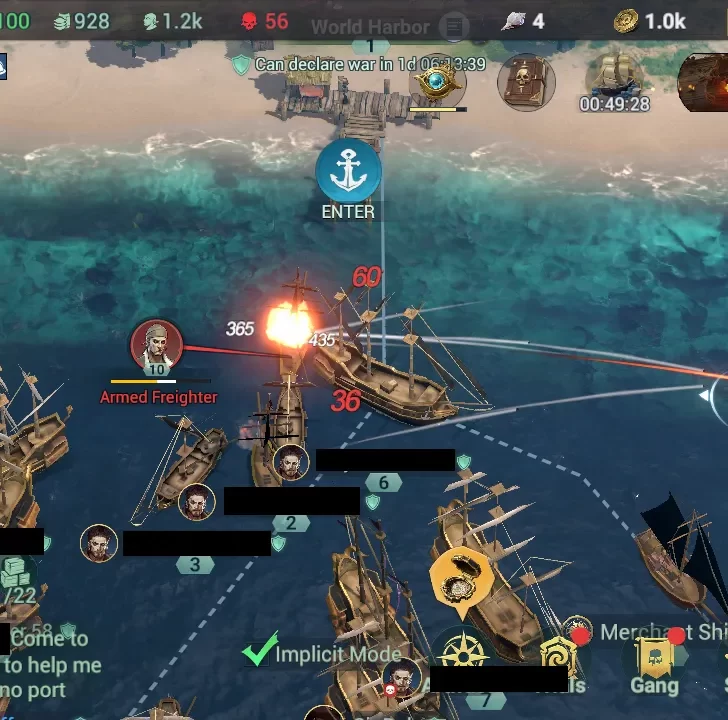The height and width of the screenshot is (720, 728).
Task: Select the Armed Freighter captain portrait
Action: pos(156,346)
